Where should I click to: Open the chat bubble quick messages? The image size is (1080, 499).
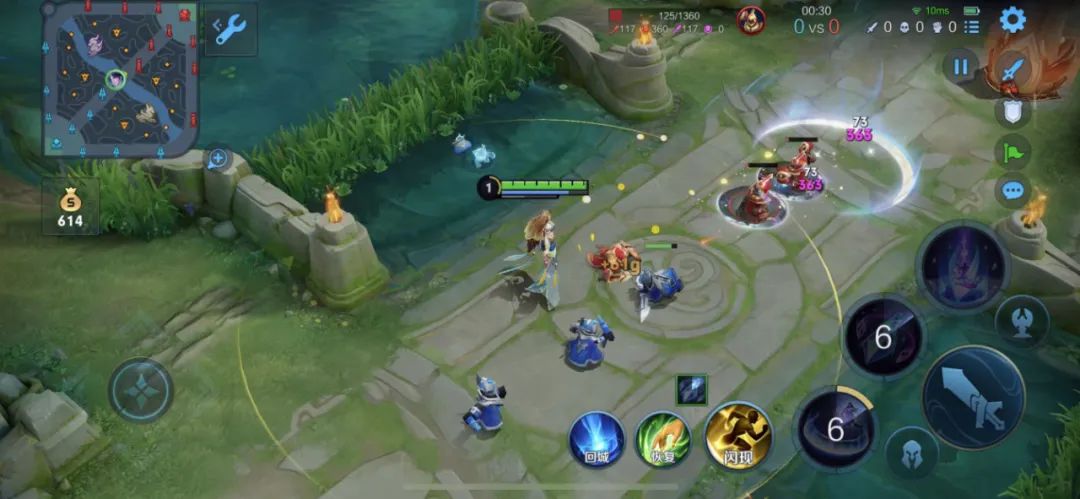click(1012, 190)
